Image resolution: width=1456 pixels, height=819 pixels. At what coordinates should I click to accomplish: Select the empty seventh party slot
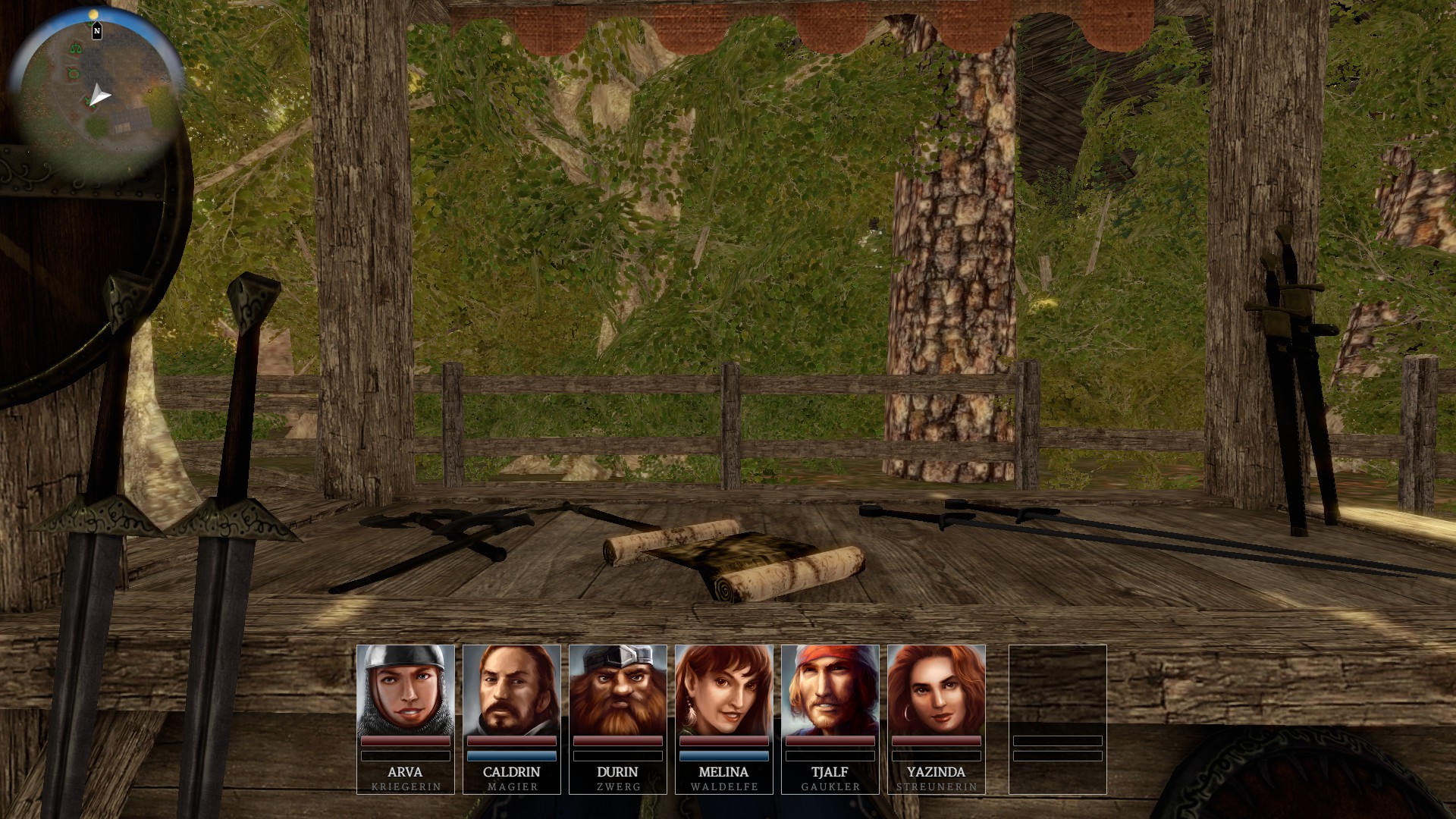pyautogui.click(x=1057, y=717)
